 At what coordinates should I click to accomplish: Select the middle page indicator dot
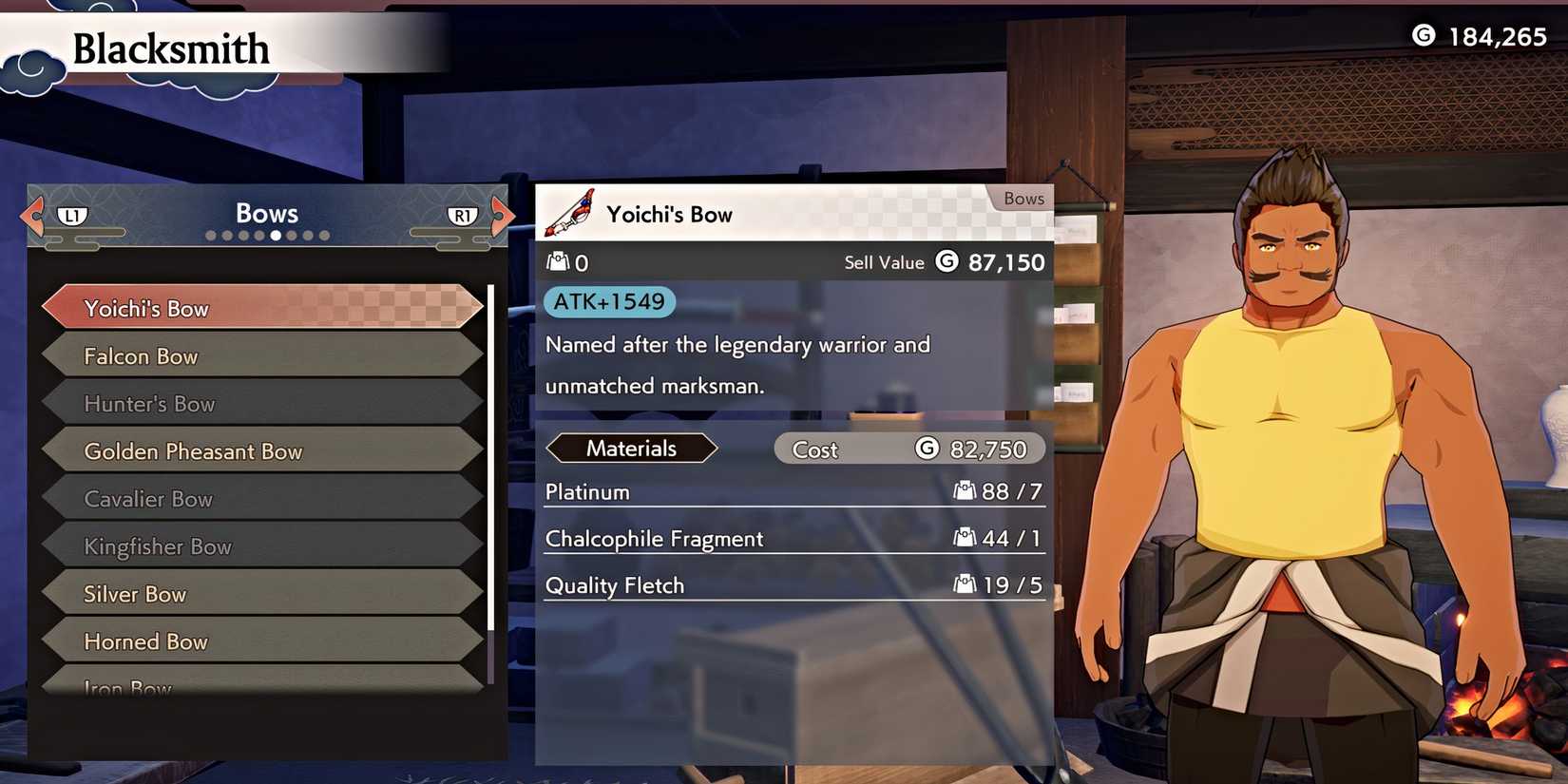pos(276,235)
